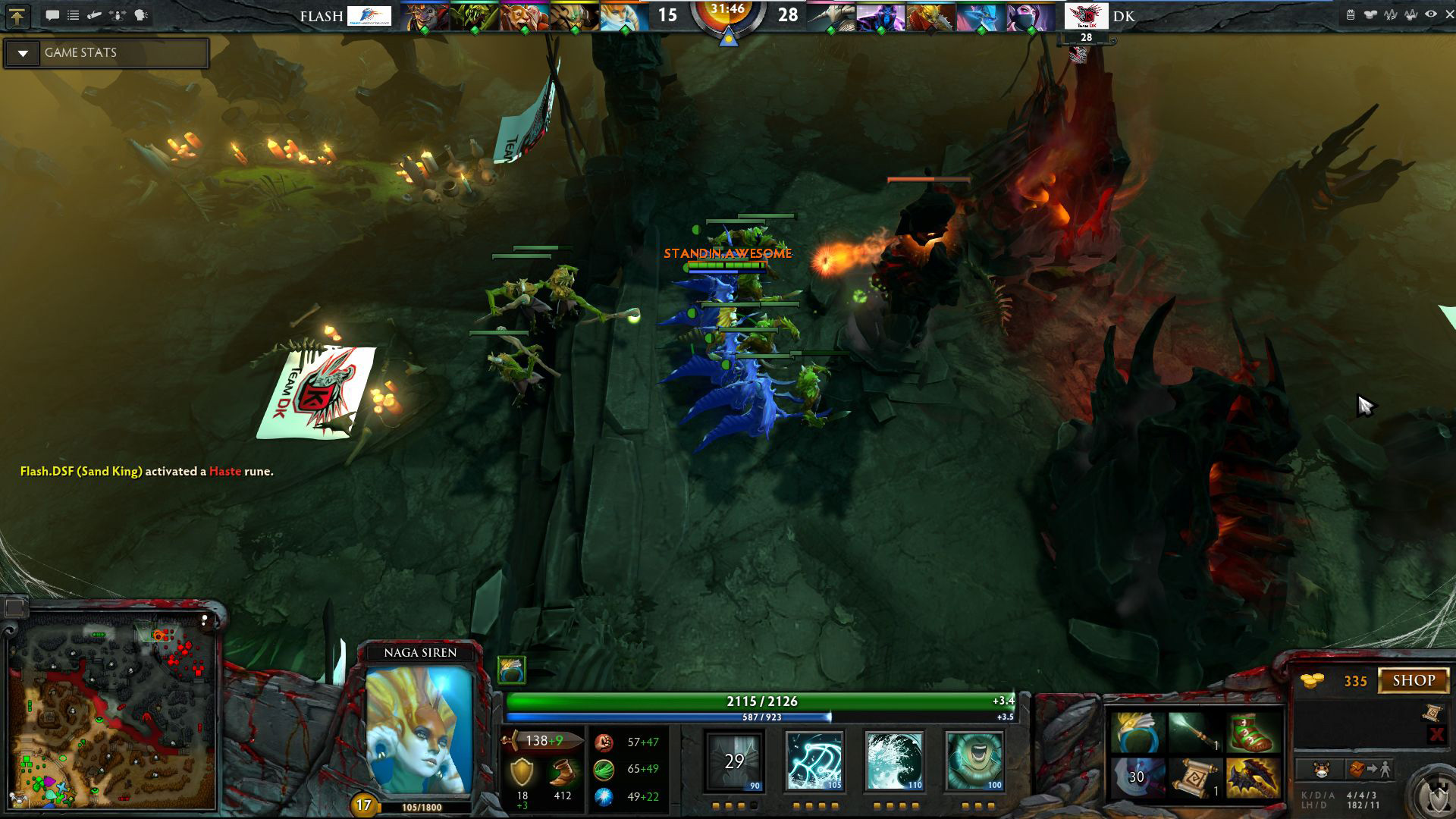Screen dimensions: 1456x819
Task: Activate the Ensnare net ability
Action: pos(814,761)
